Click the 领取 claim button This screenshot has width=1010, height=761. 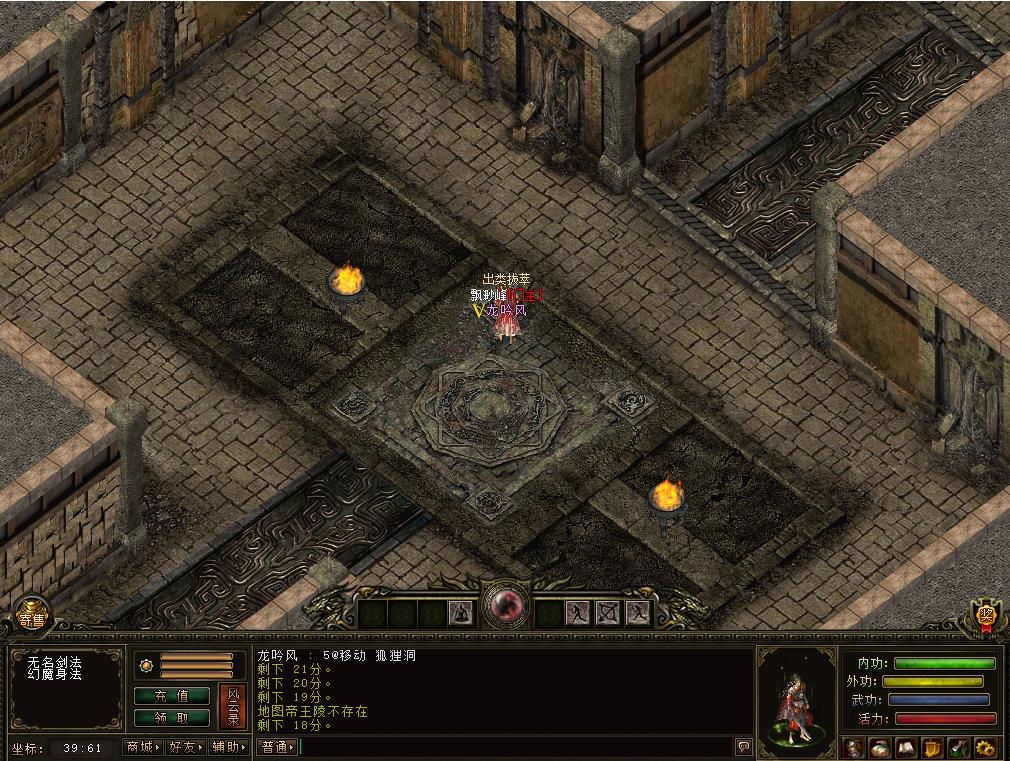[x=172, y=717]
